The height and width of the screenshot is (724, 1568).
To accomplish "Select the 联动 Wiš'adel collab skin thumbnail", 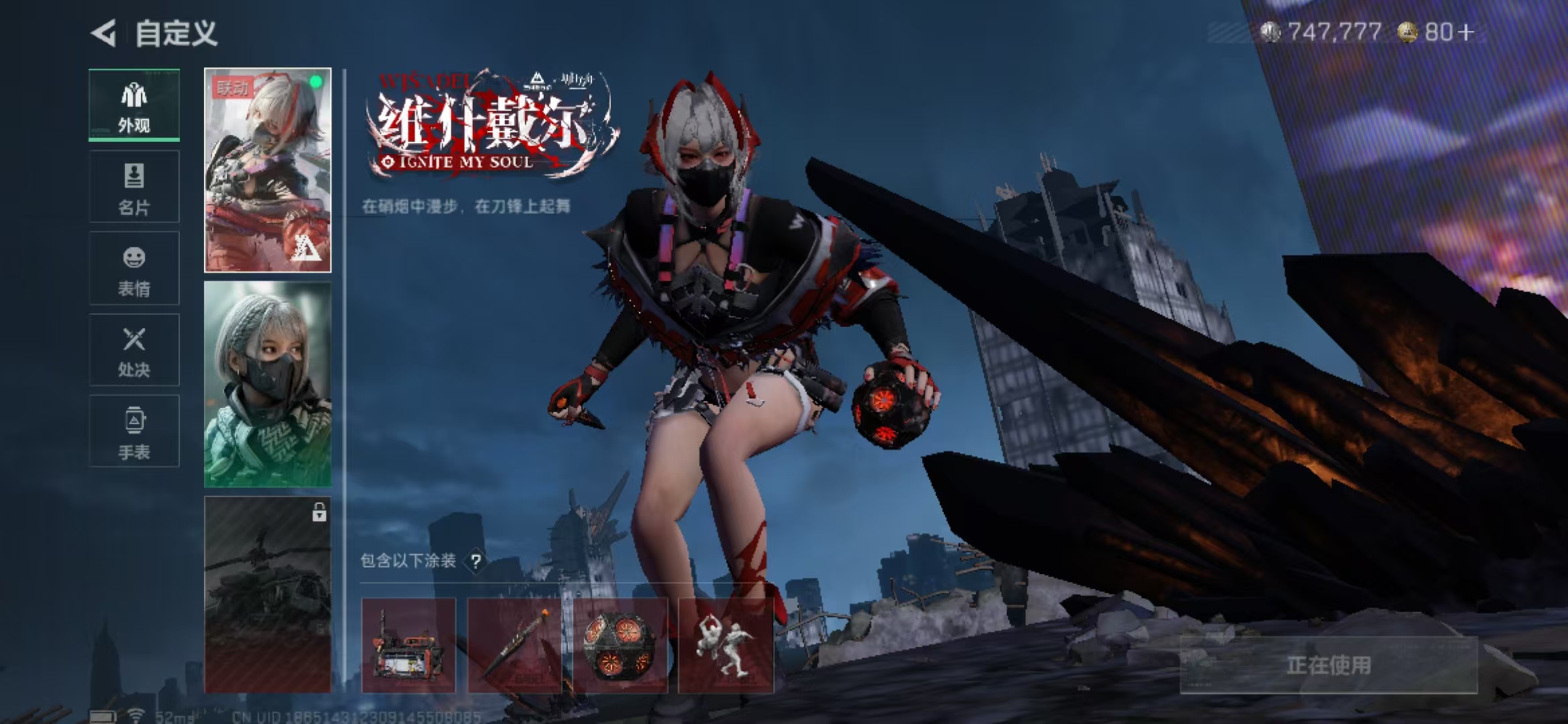I will point(267,170).
